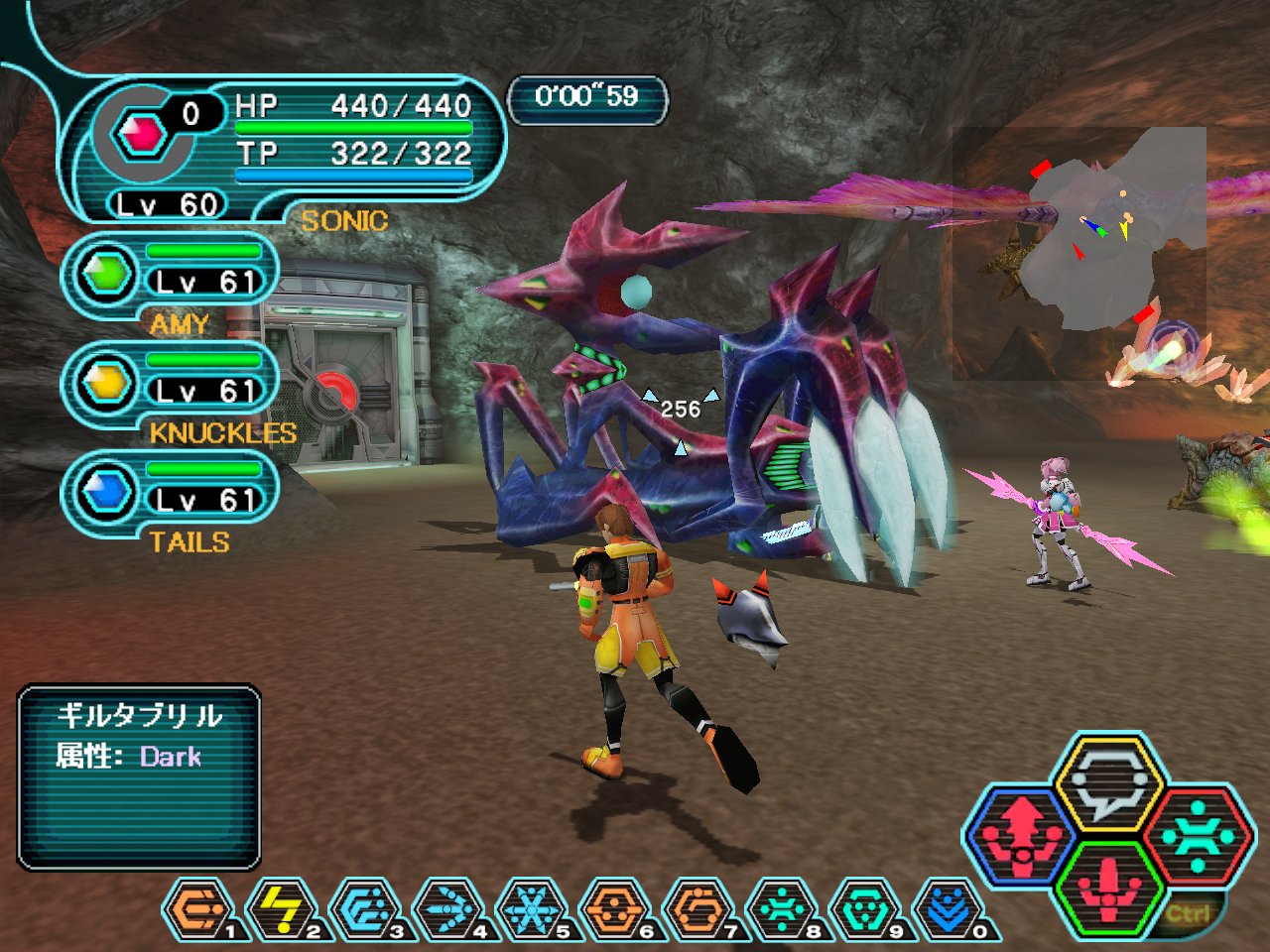
Task: Activate the teal technique on the red-bordered action hexagon
Action: click(x=1199, y=835)
